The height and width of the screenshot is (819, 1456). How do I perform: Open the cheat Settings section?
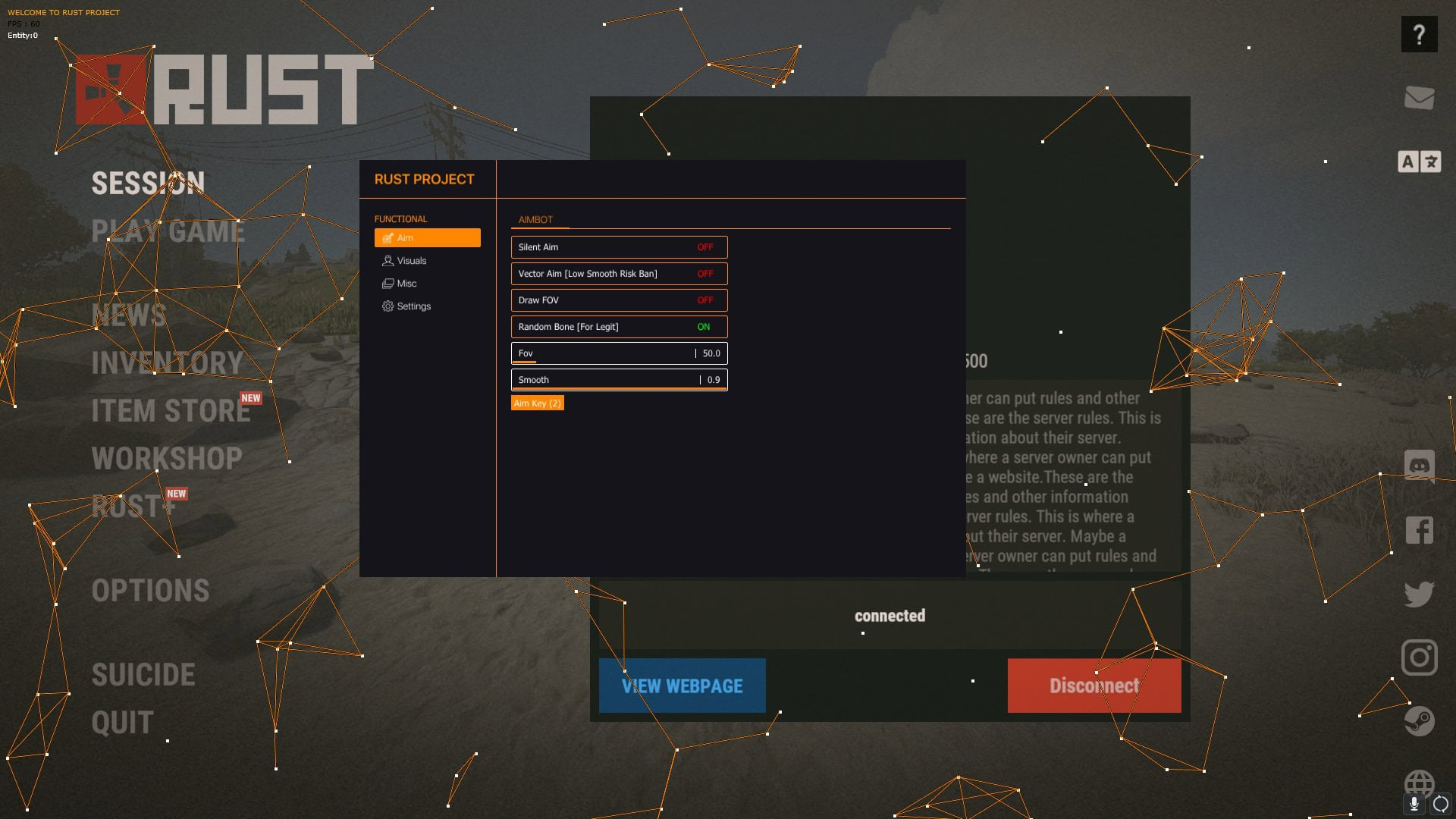point(413,306)
